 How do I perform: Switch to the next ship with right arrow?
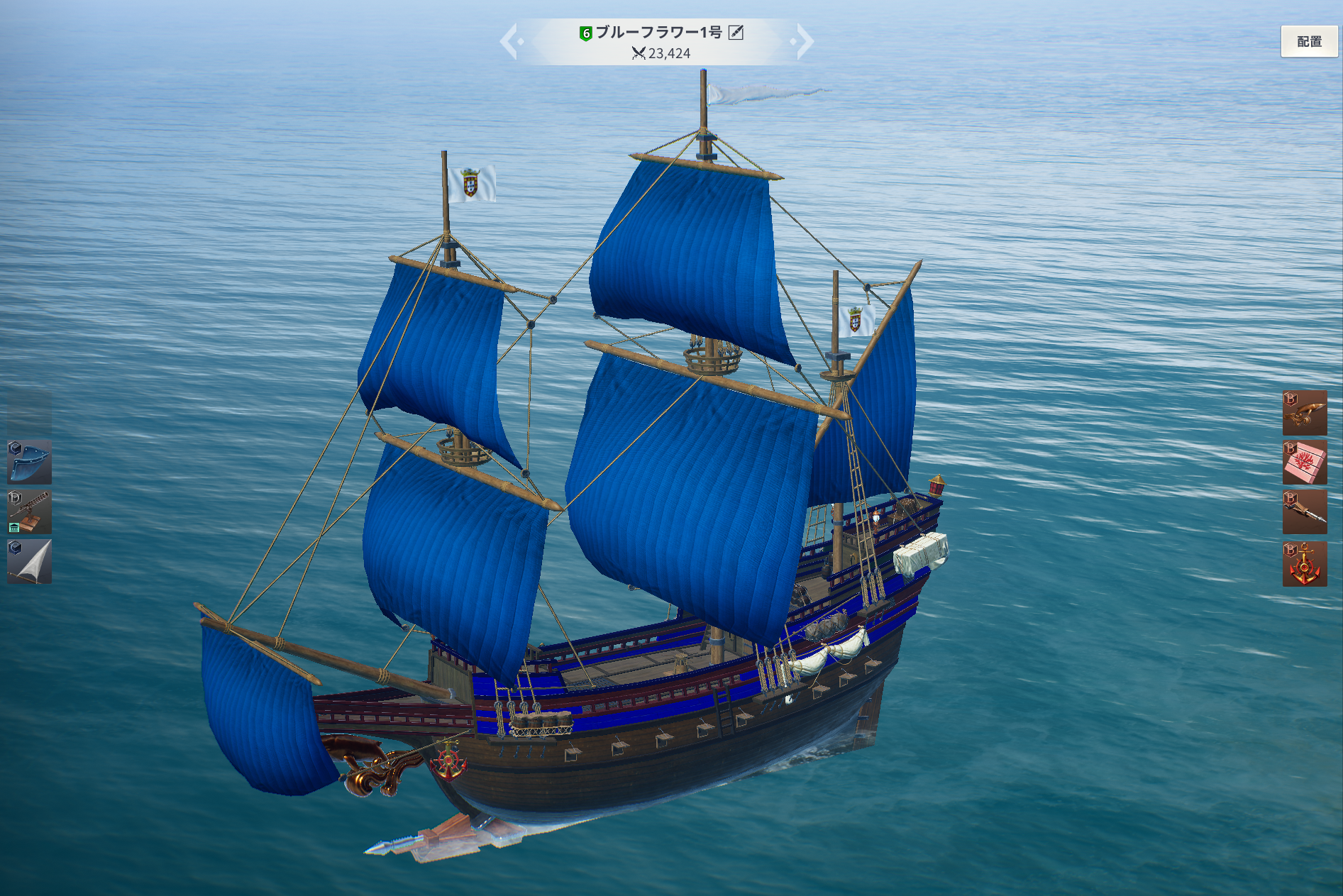pyautogui.click(x=804, y=41)
